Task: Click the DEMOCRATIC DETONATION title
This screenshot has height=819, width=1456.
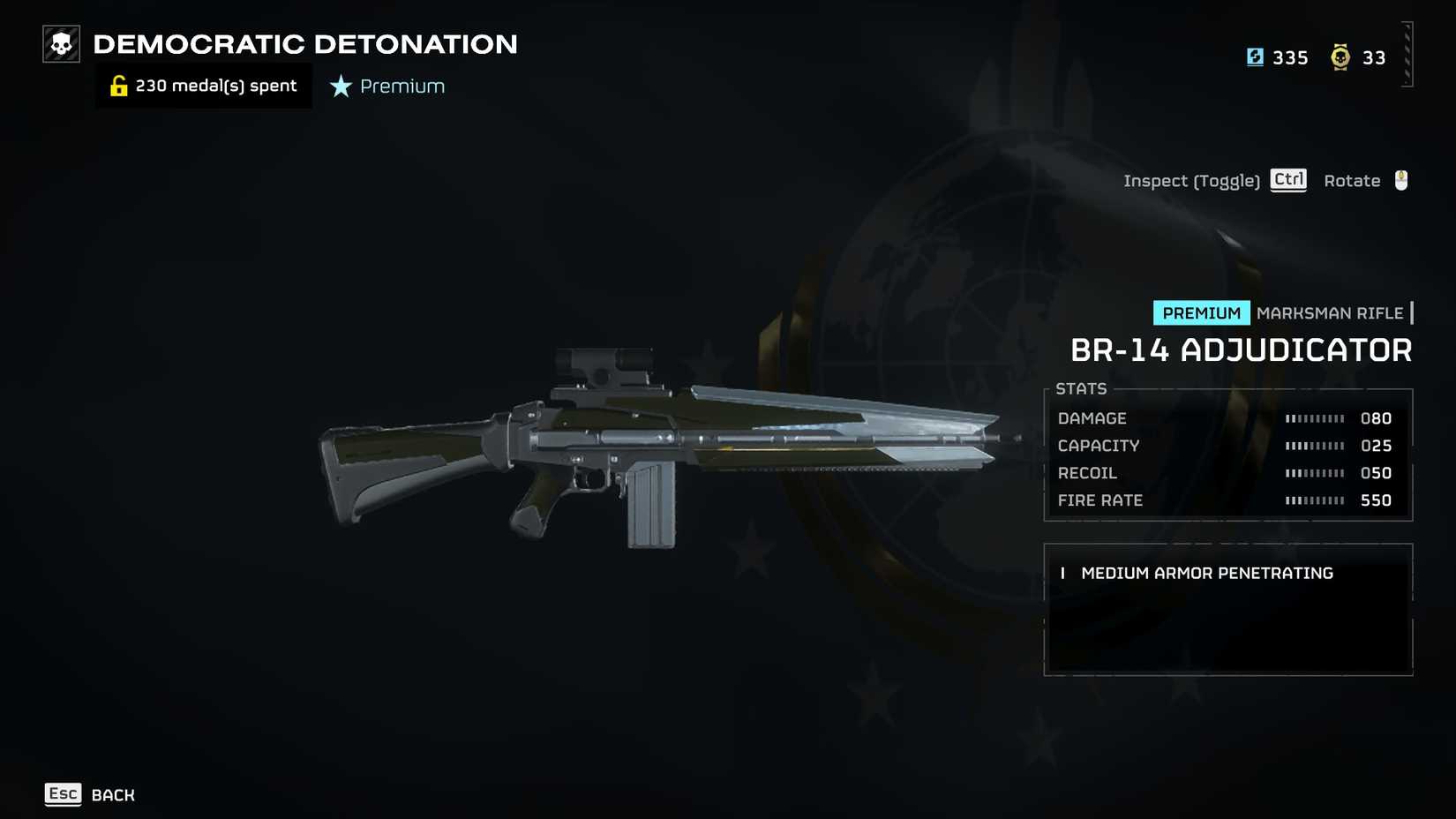Action: [305, 44]
